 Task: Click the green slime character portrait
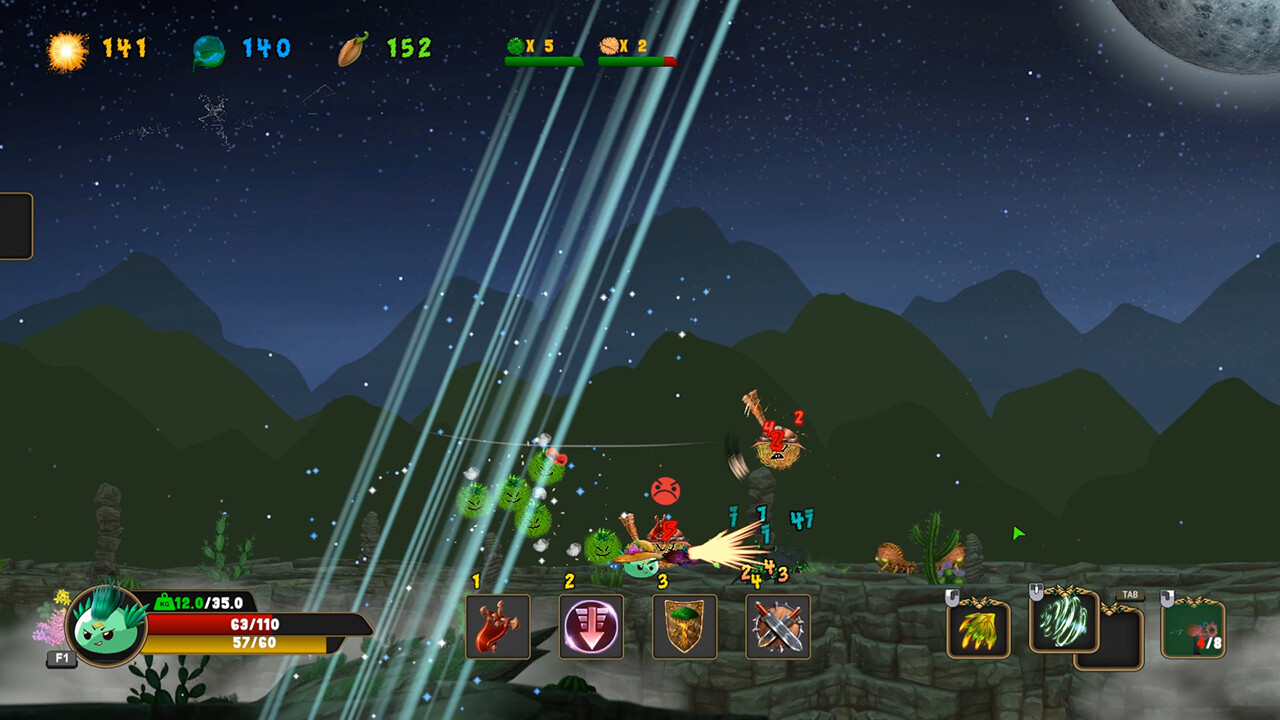click(x=105, y=625)
